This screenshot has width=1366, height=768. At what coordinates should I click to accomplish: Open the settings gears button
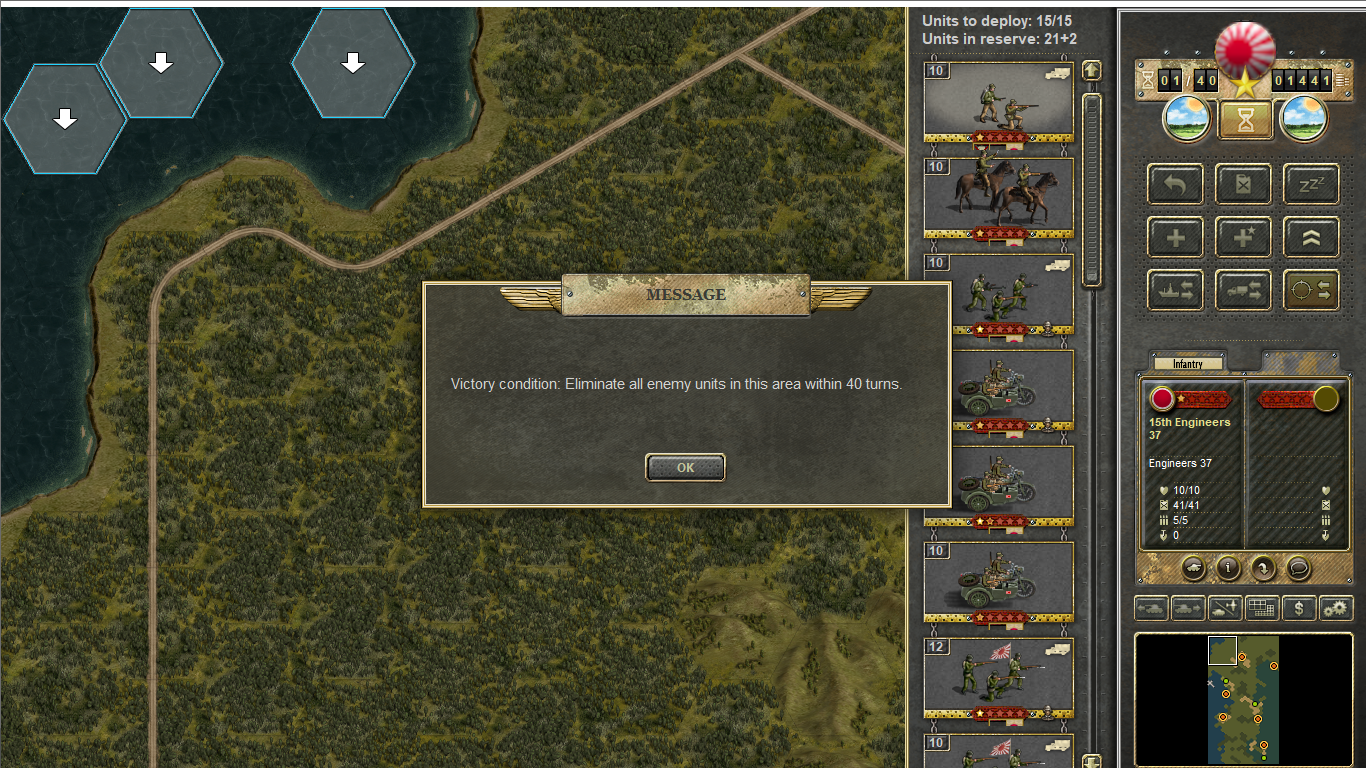[x=1336, y=607]
